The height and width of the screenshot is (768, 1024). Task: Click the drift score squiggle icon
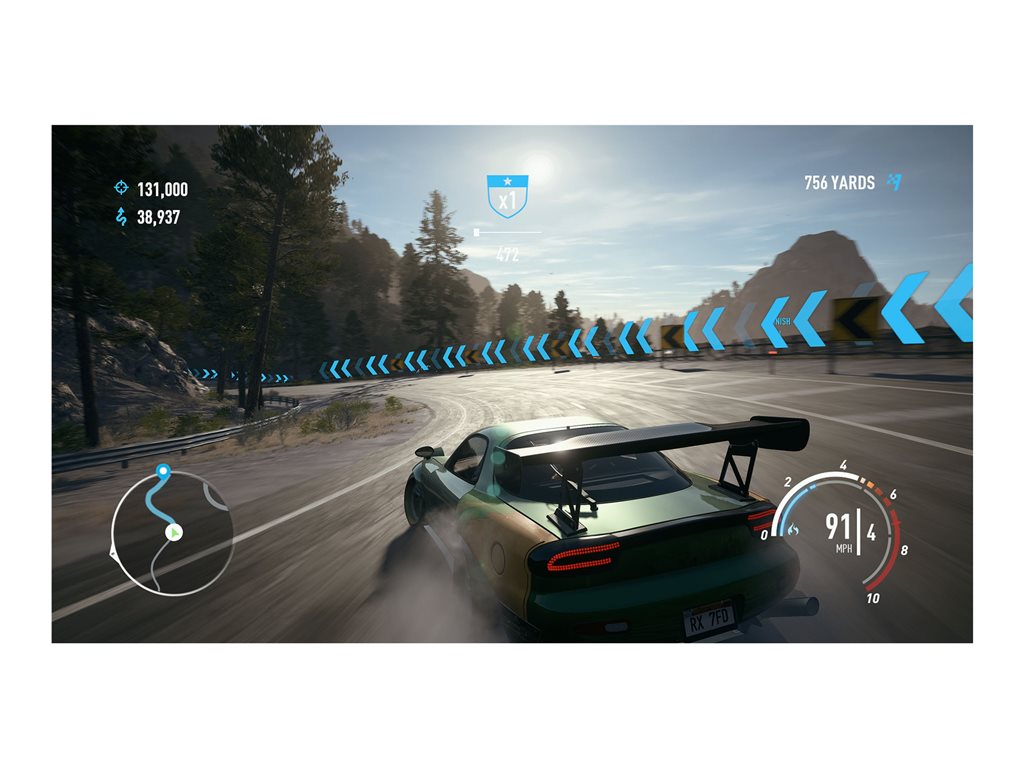(x=122, y=216)
